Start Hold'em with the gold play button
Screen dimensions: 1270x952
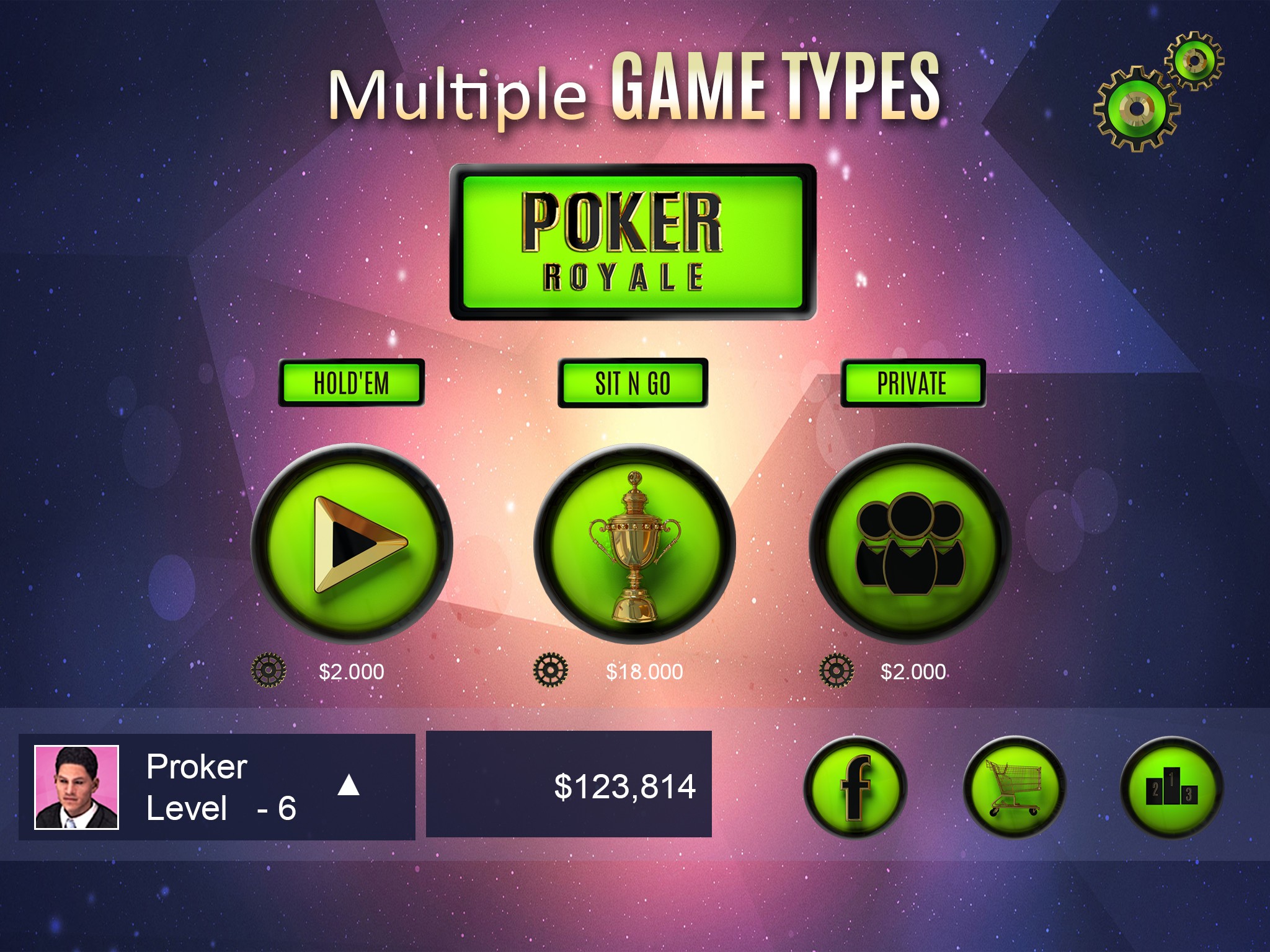coord(352,544)
